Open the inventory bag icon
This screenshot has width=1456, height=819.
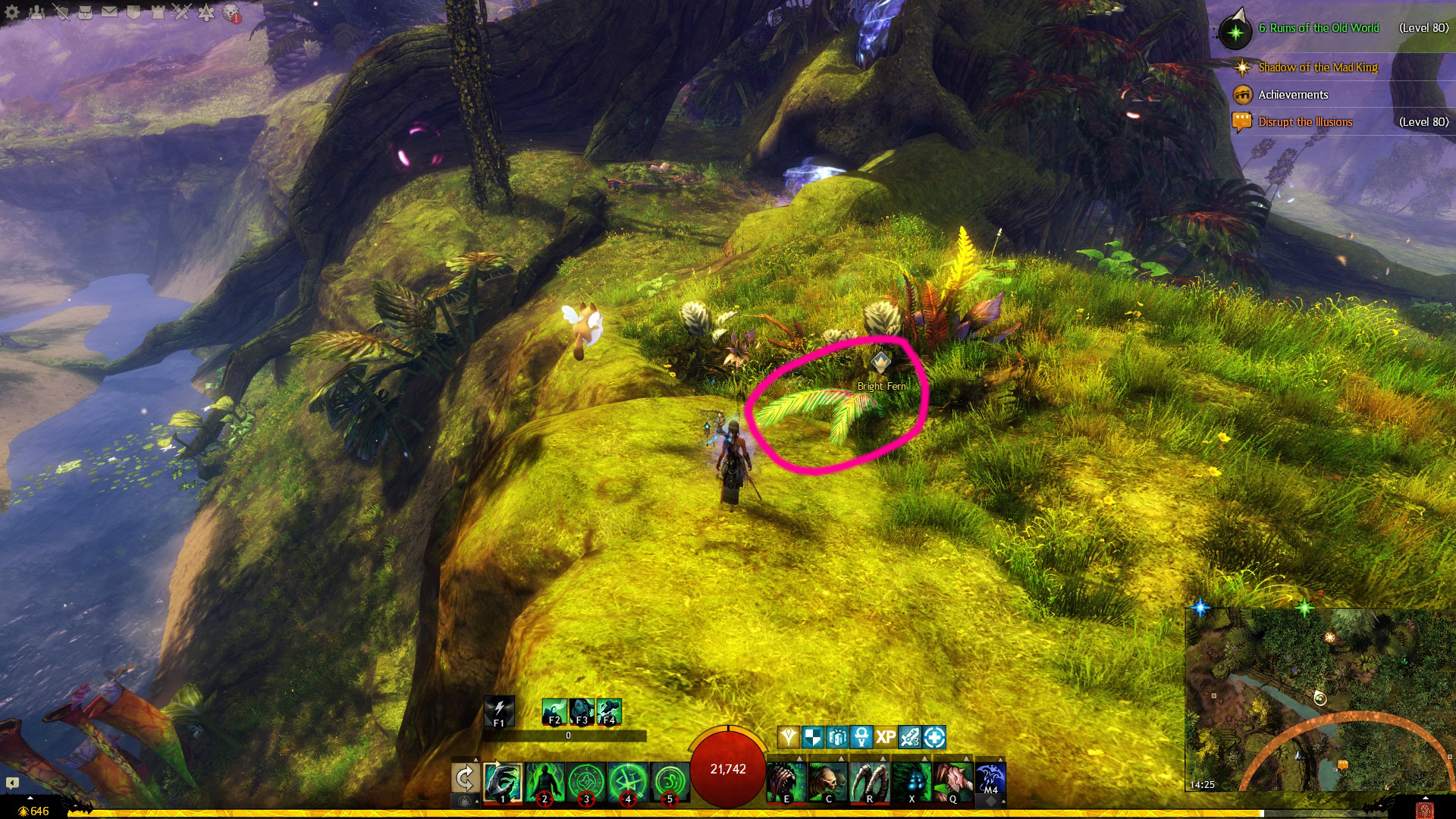(85, 12)
